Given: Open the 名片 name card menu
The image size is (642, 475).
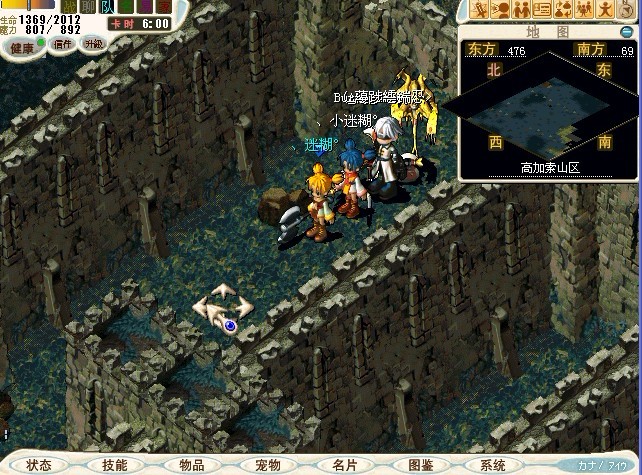Looking at the screenshot, I should (344, 465).
